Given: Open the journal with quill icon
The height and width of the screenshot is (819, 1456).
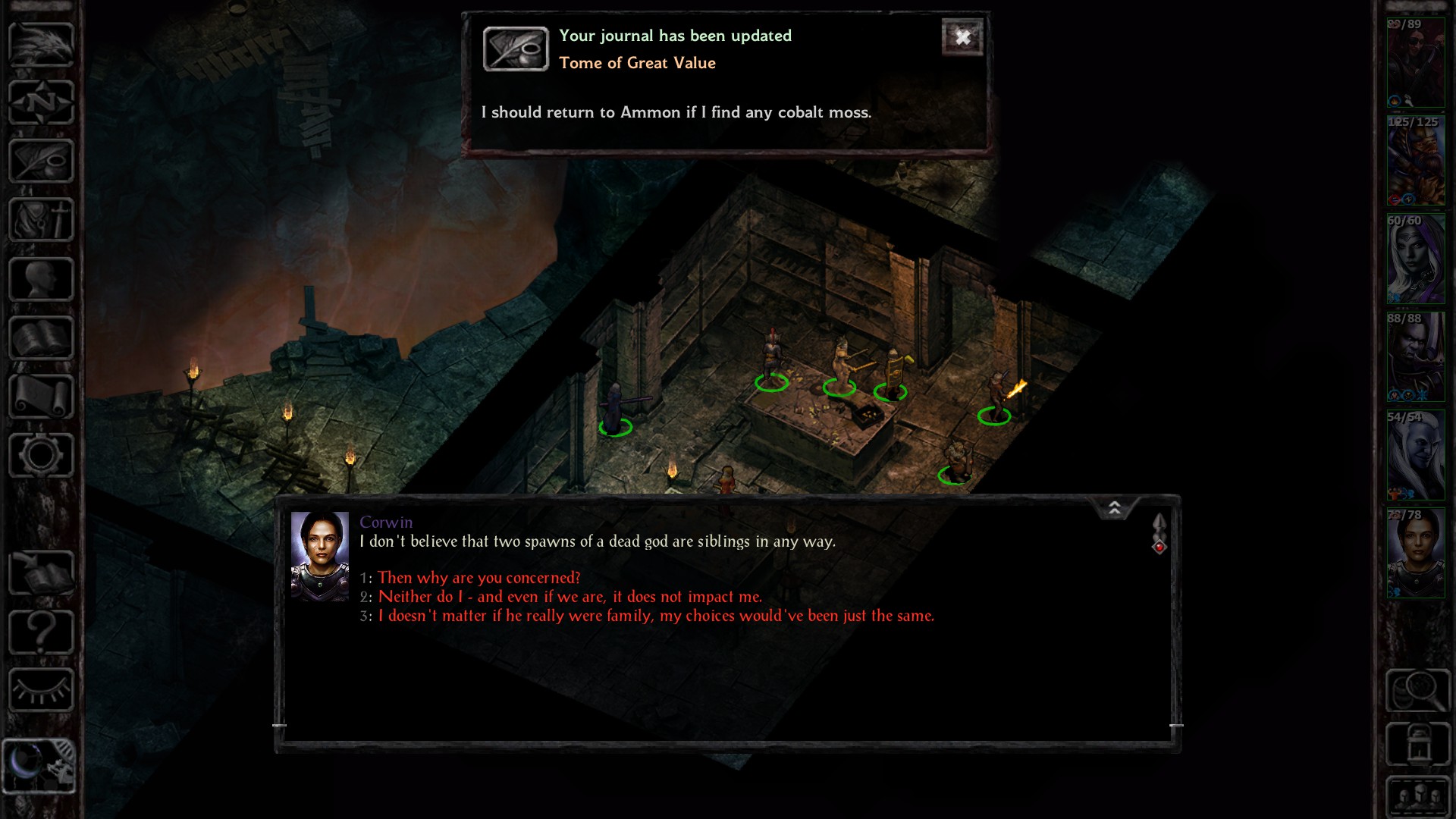Looking at the screenshot, I should 41,161.
